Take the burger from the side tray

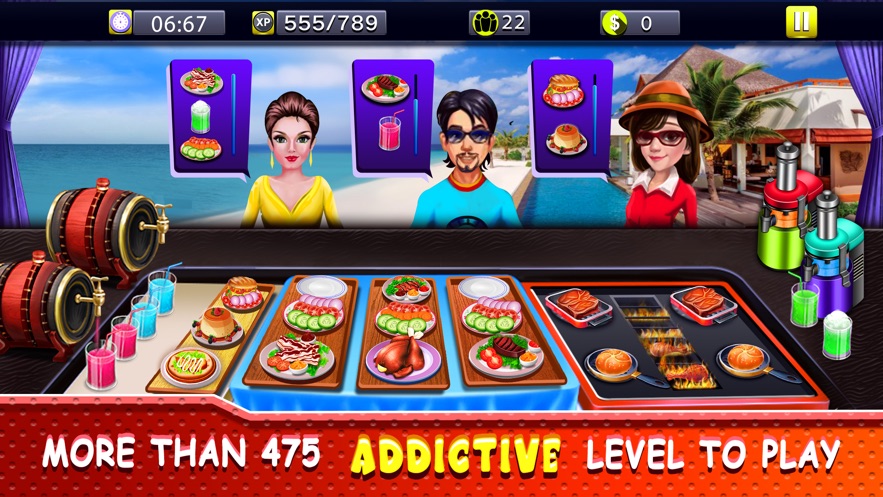(242, 293)
